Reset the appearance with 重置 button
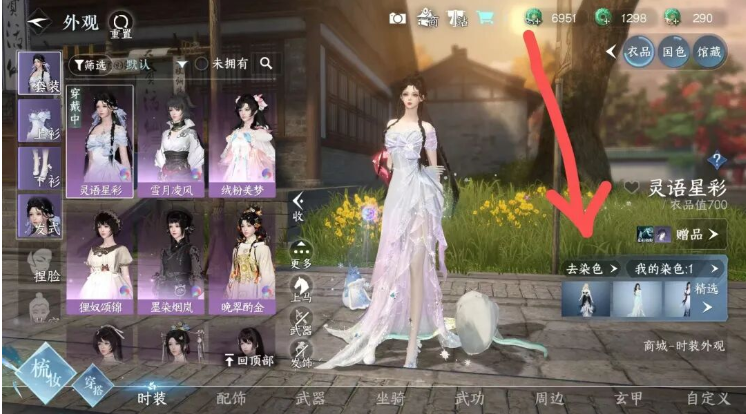Image resolution: width=746 pixels, height=414 pixels. click(x=121, y=22)
